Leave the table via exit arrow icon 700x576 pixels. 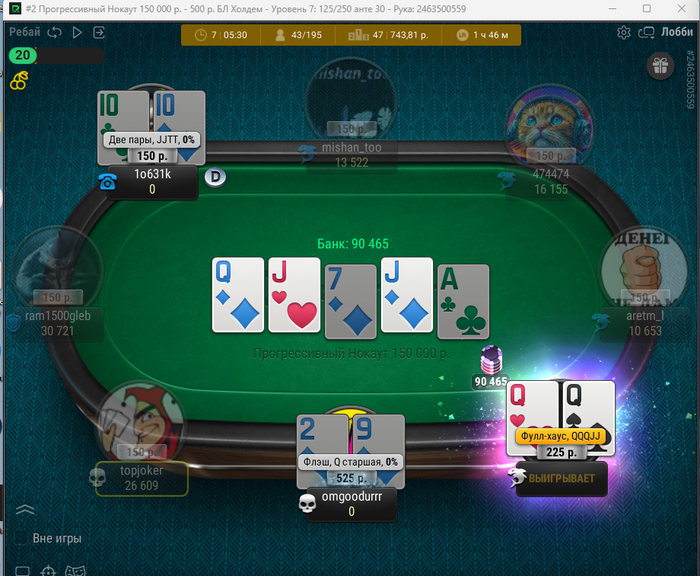point(98,32)
